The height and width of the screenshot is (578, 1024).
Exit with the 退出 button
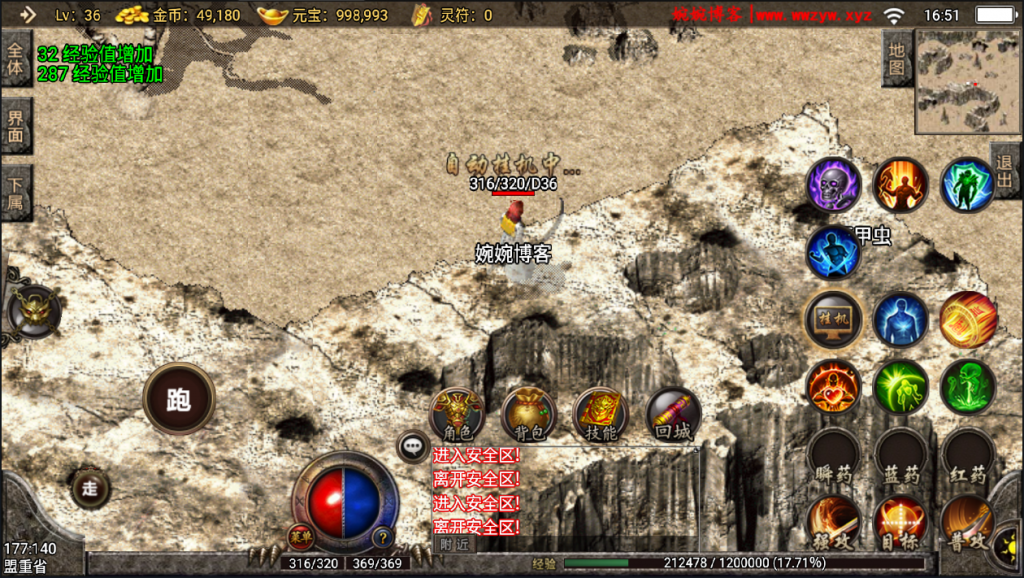[1006, 171]
